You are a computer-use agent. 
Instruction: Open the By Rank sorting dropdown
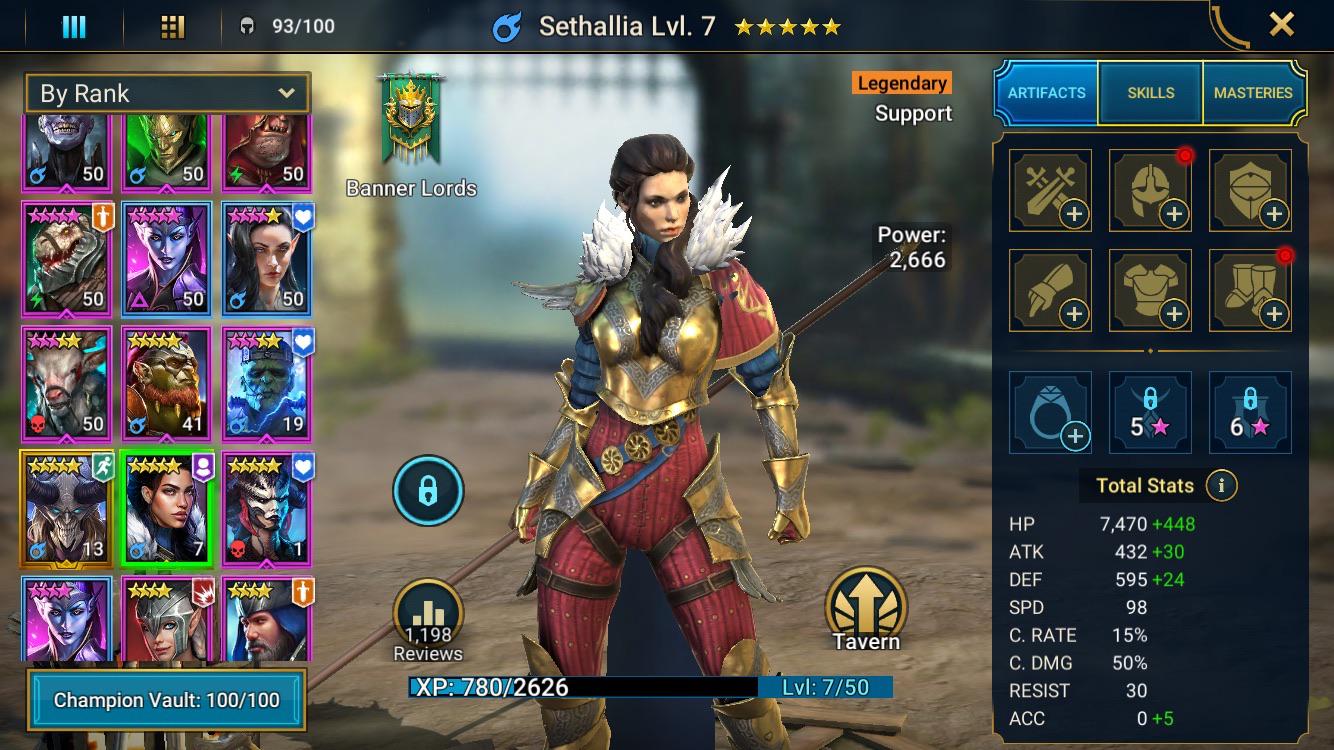(167, 94)
